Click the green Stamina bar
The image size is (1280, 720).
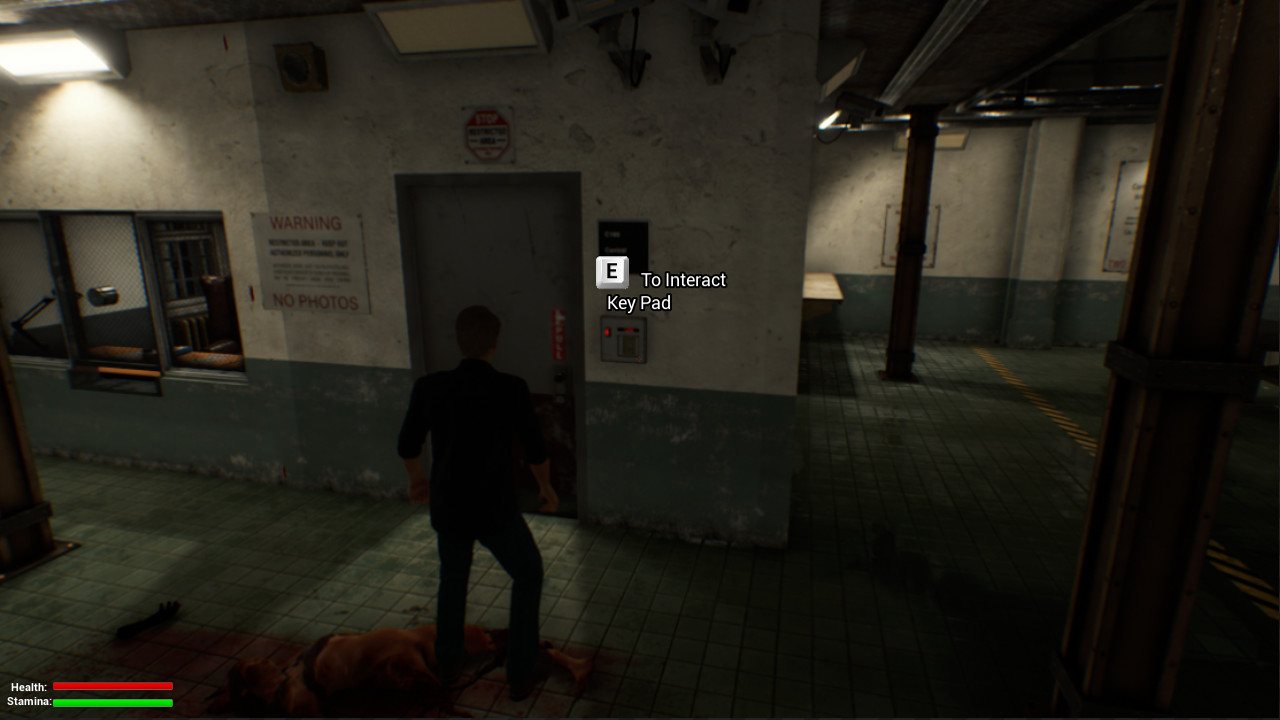click(x=113, y=703)
